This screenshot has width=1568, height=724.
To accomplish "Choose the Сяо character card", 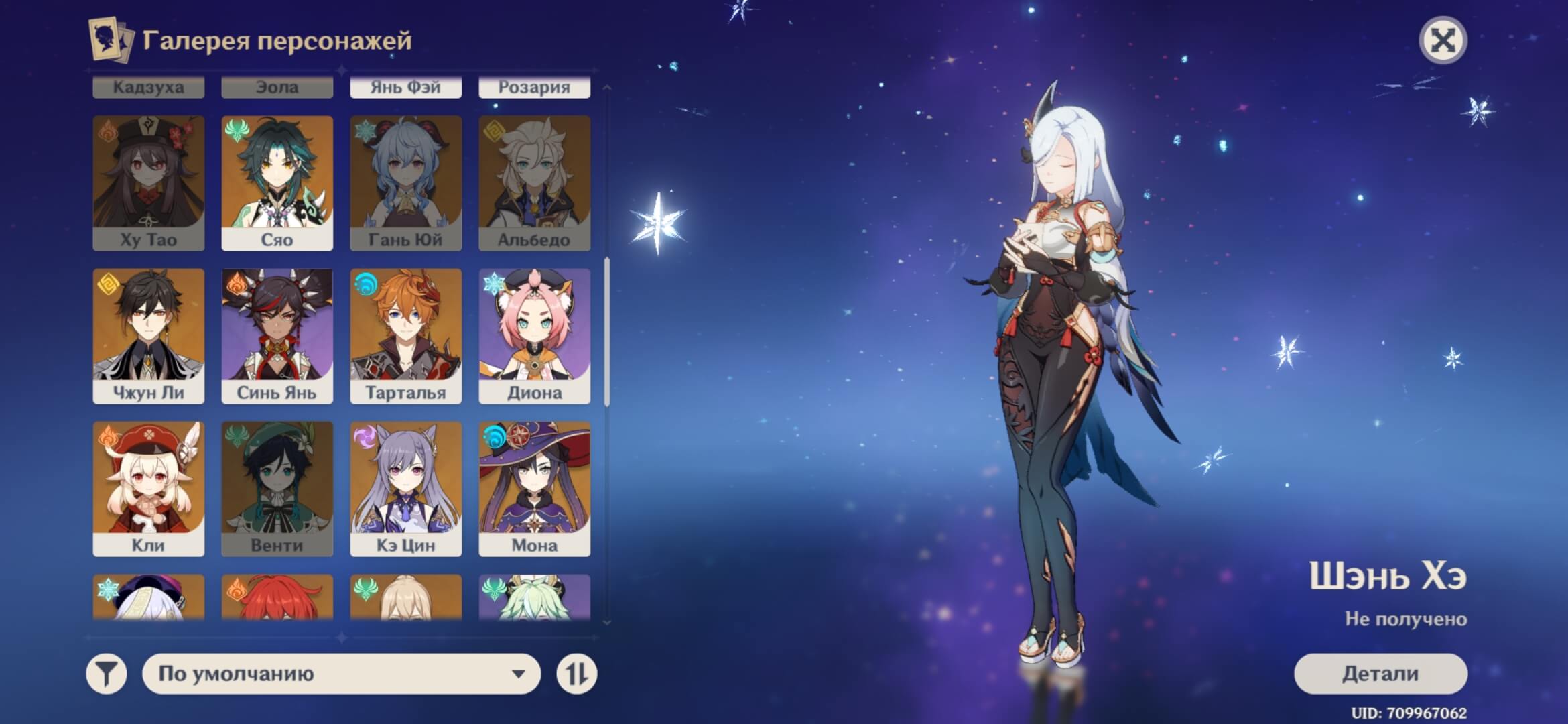I will click(x=277, y=183).
